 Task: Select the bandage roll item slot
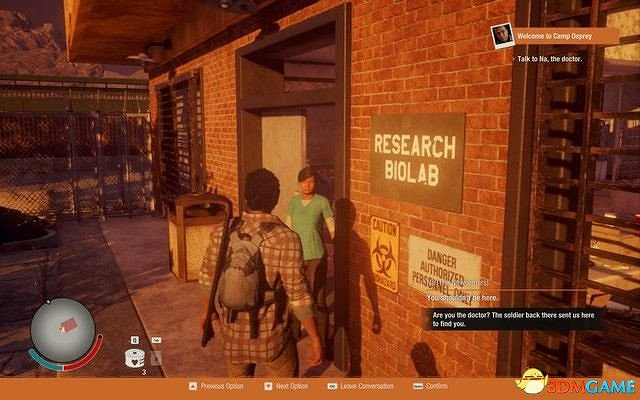[x=133, y=358]
